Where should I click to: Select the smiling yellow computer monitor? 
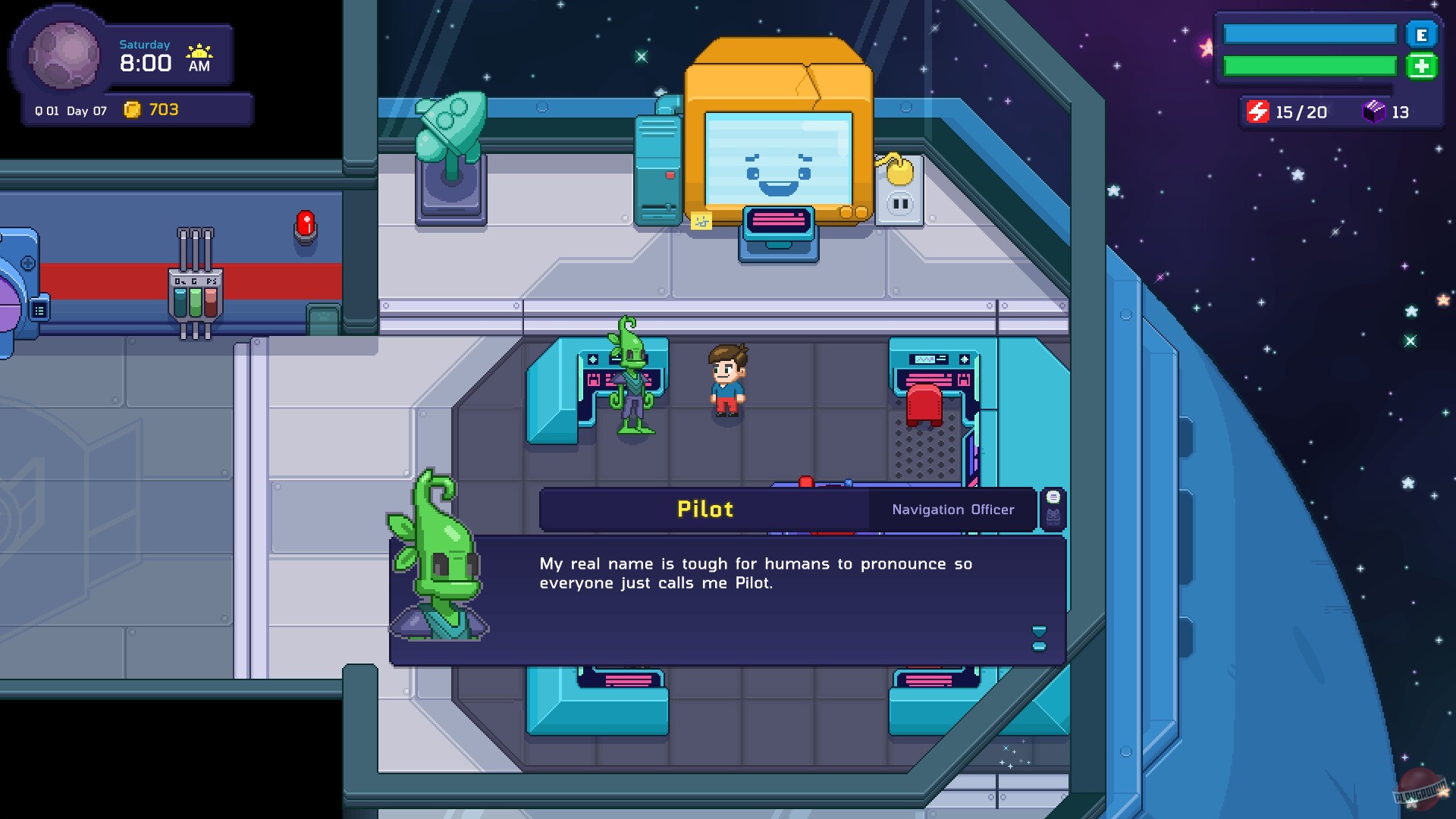[780, 159]
